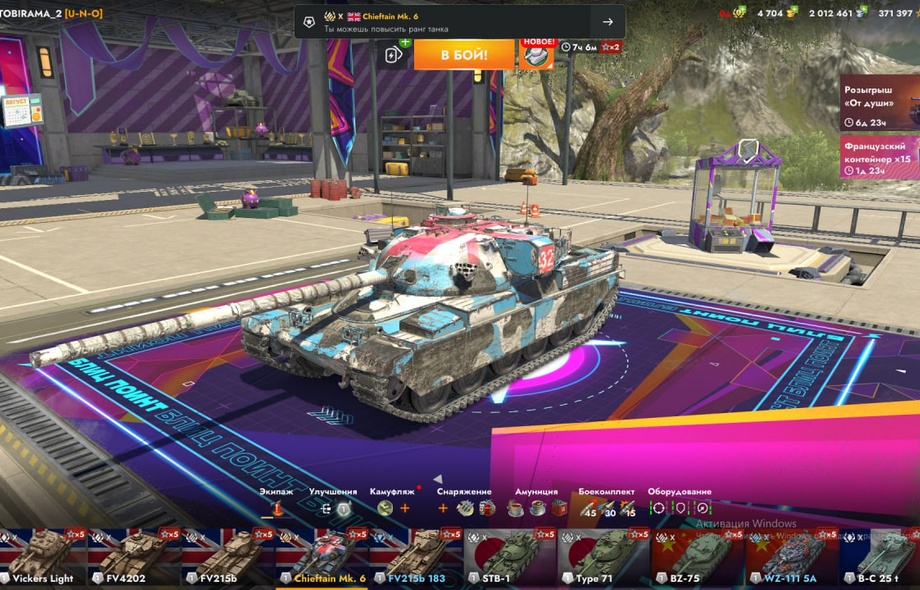Open the Розыгрыш «От души» event banner

(x=878, y=102)
